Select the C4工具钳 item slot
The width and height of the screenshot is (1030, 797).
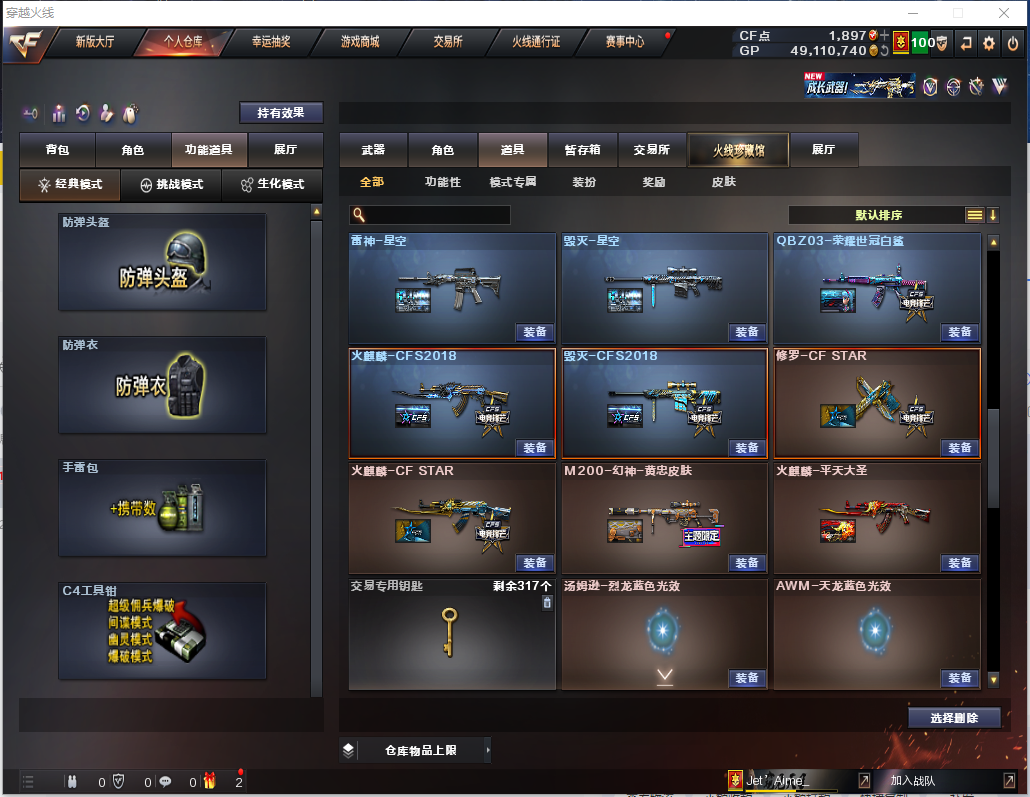pyautogui.click(x=162, y=630)
